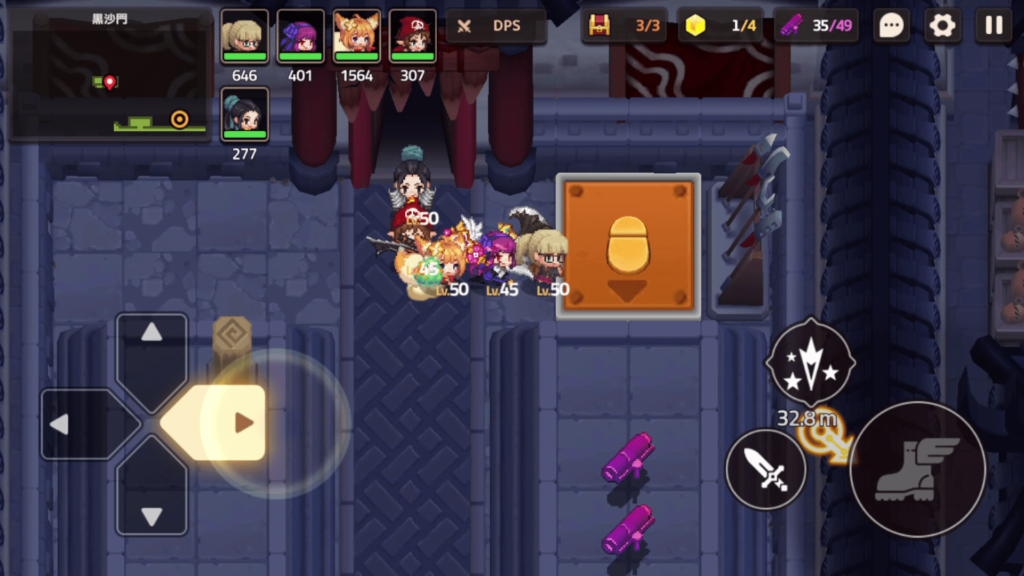The image size is (1024, 576).
Task: Toggle the DPS meter button
Action: tap(496, 26)
